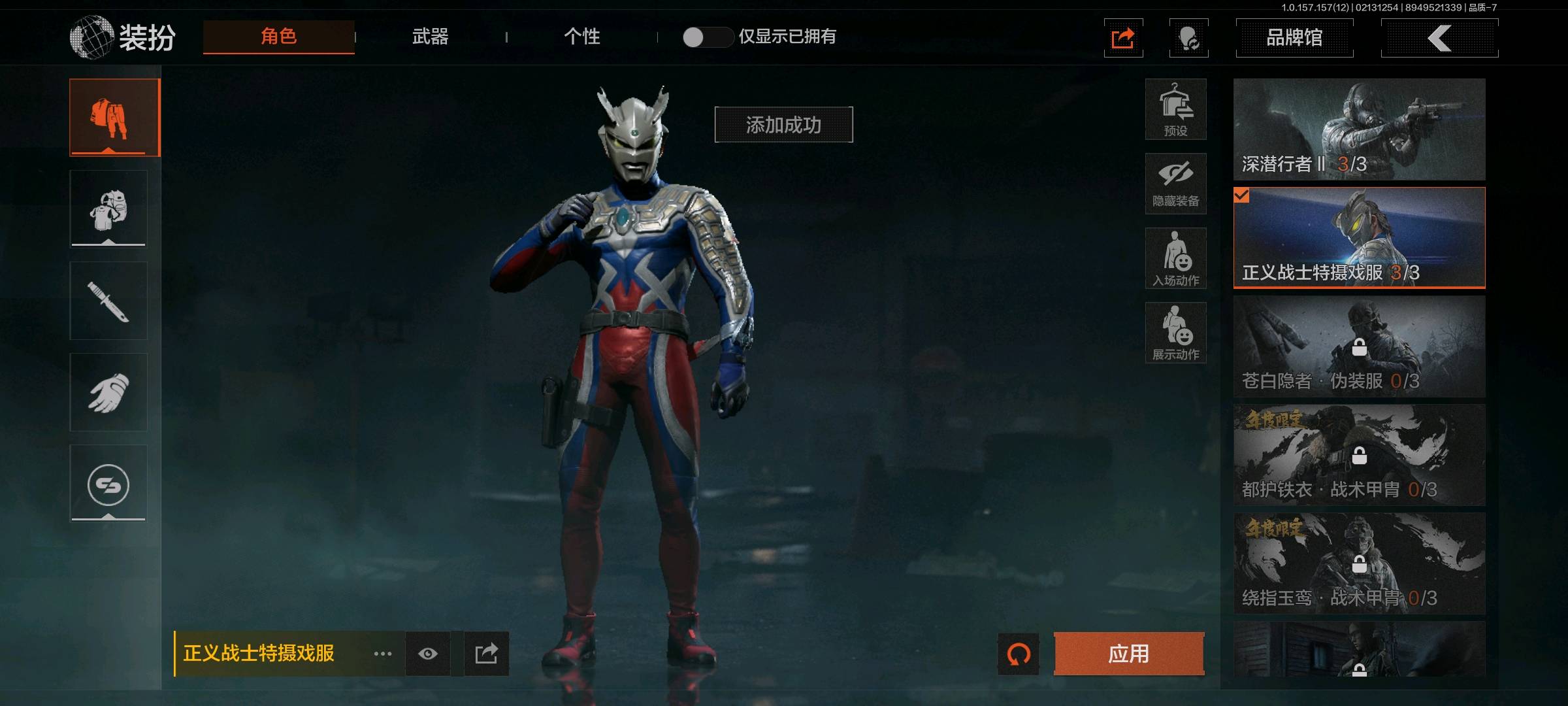The width and height of the screenshot is (1568, 706).
Task: Open the 武器 tab
Action: tap(430, 37)
